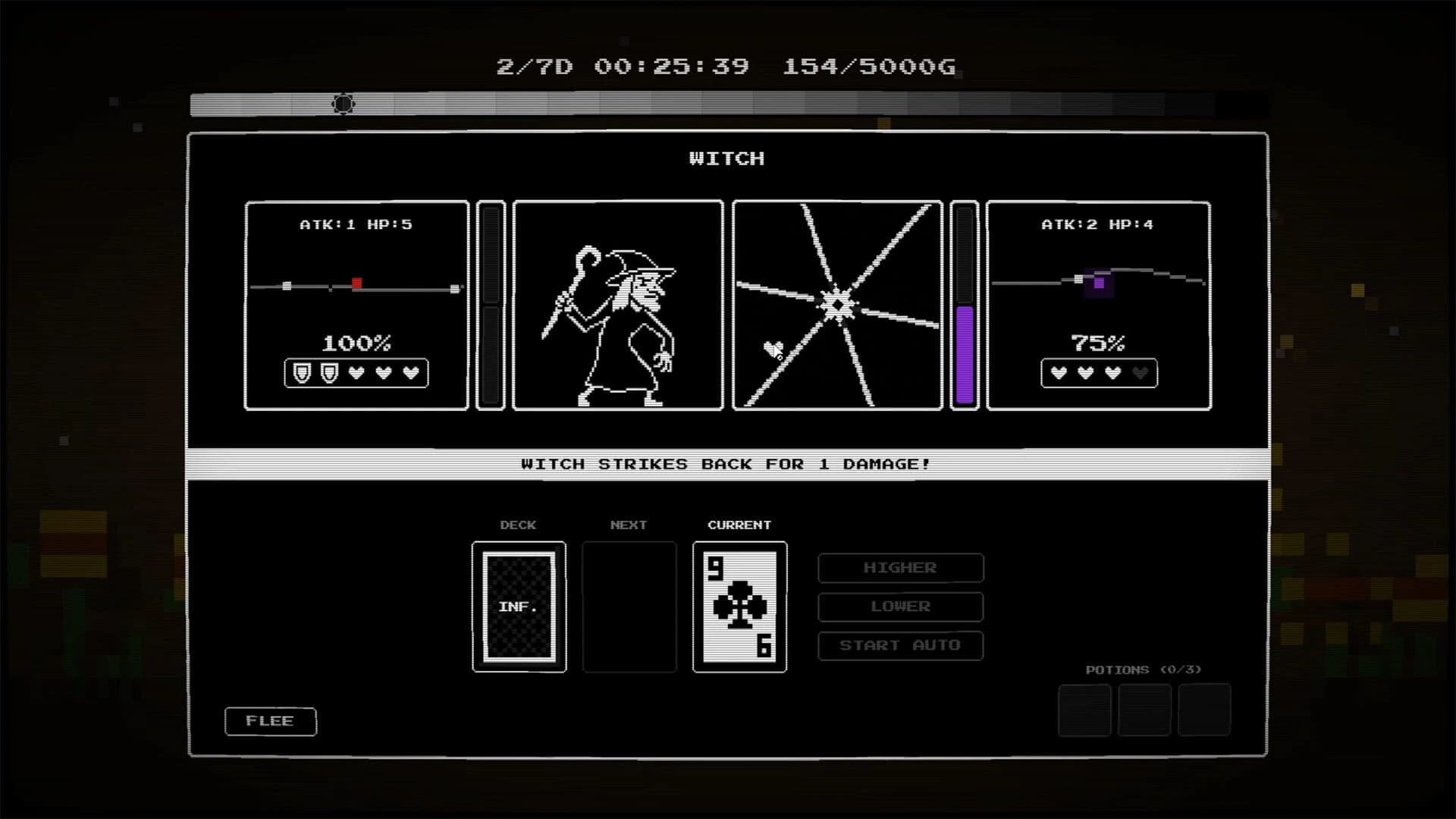Click the 9 of clubs CURRENT card
This screenshot has height=819, width=1456.
point(739,607)
